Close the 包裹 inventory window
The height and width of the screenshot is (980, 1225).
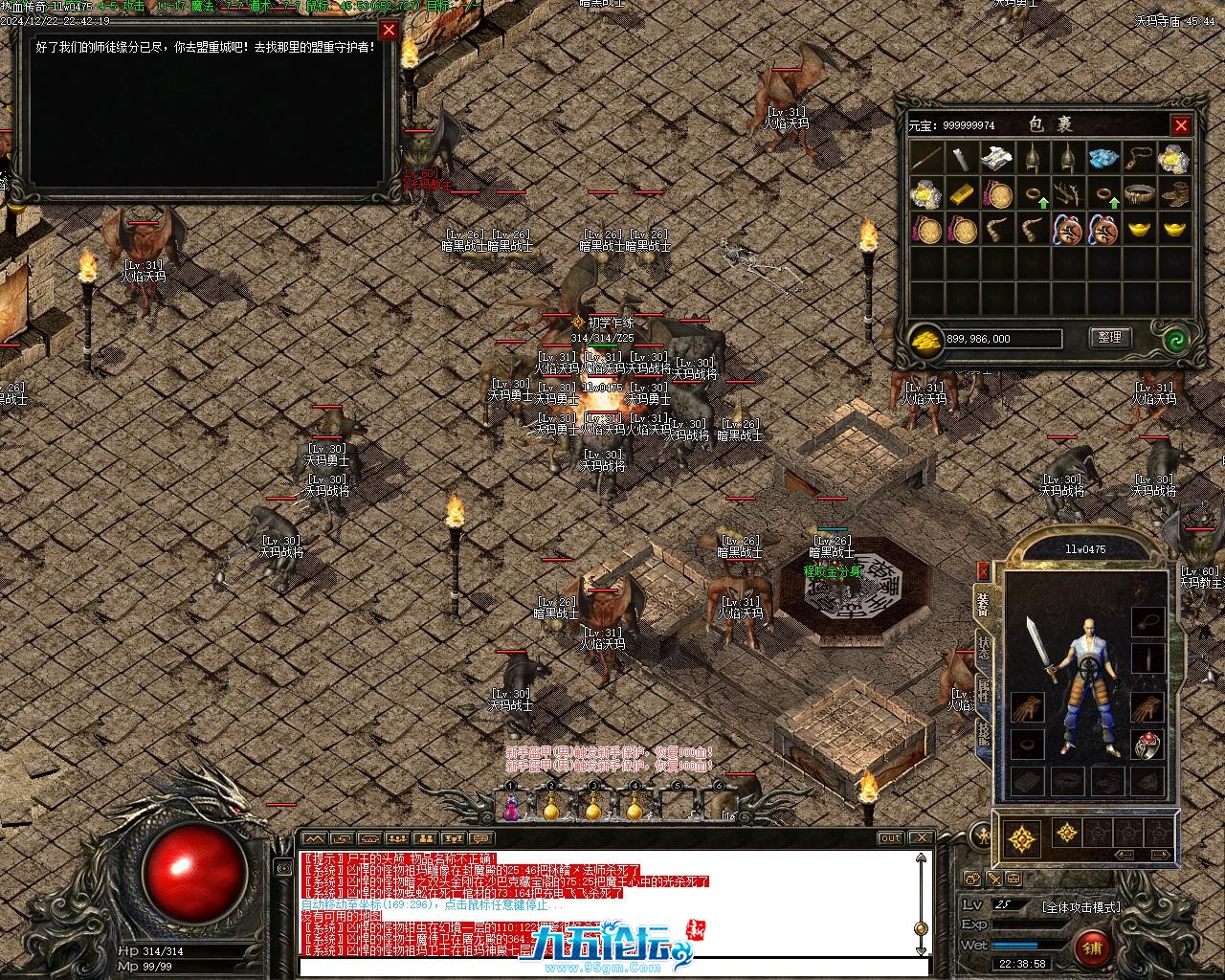(1181, 125)
